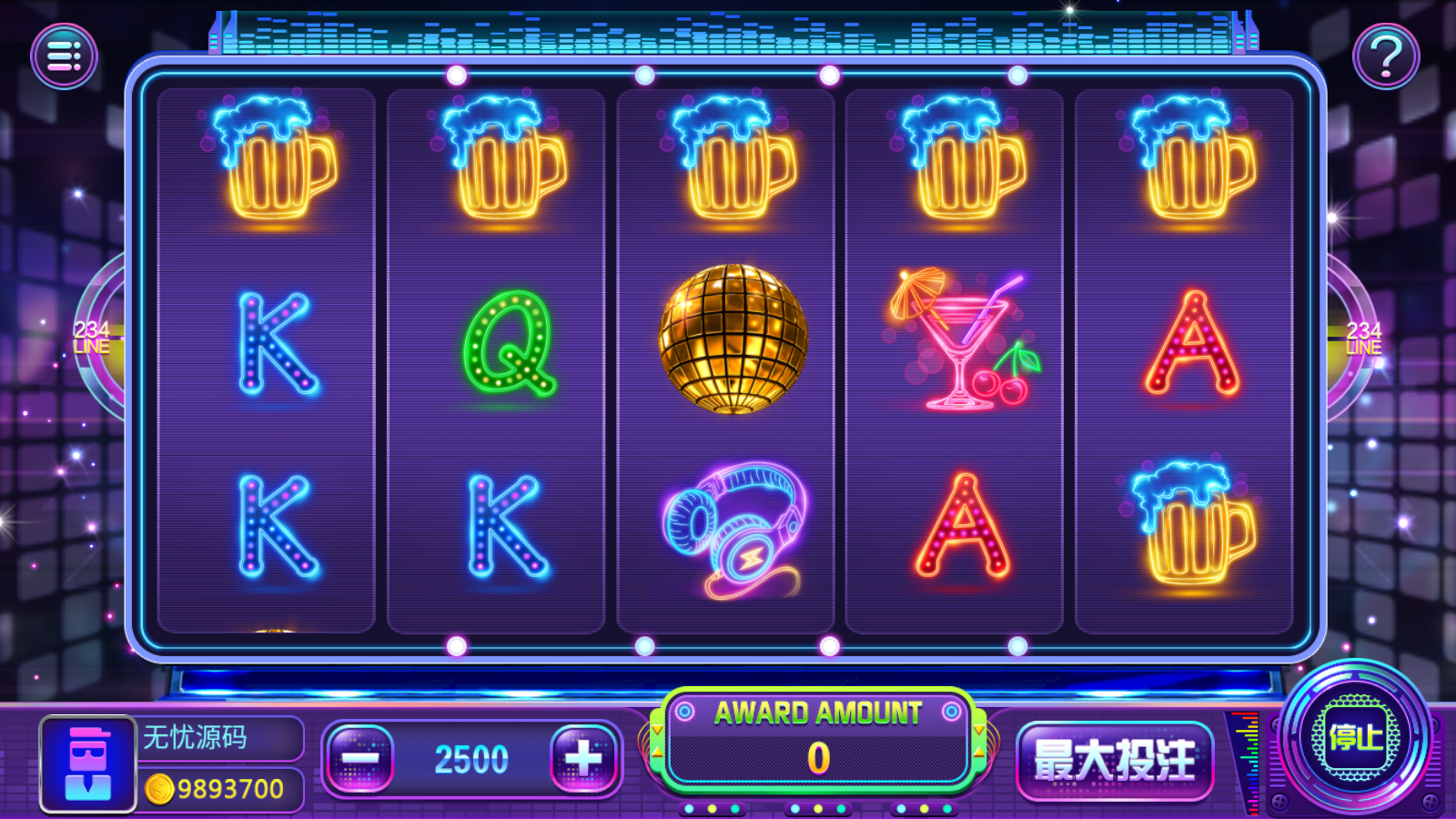Open the hamburger menu in top-left corner
The height and width of the screenshot is (819, 1456).
coord(64,56)
